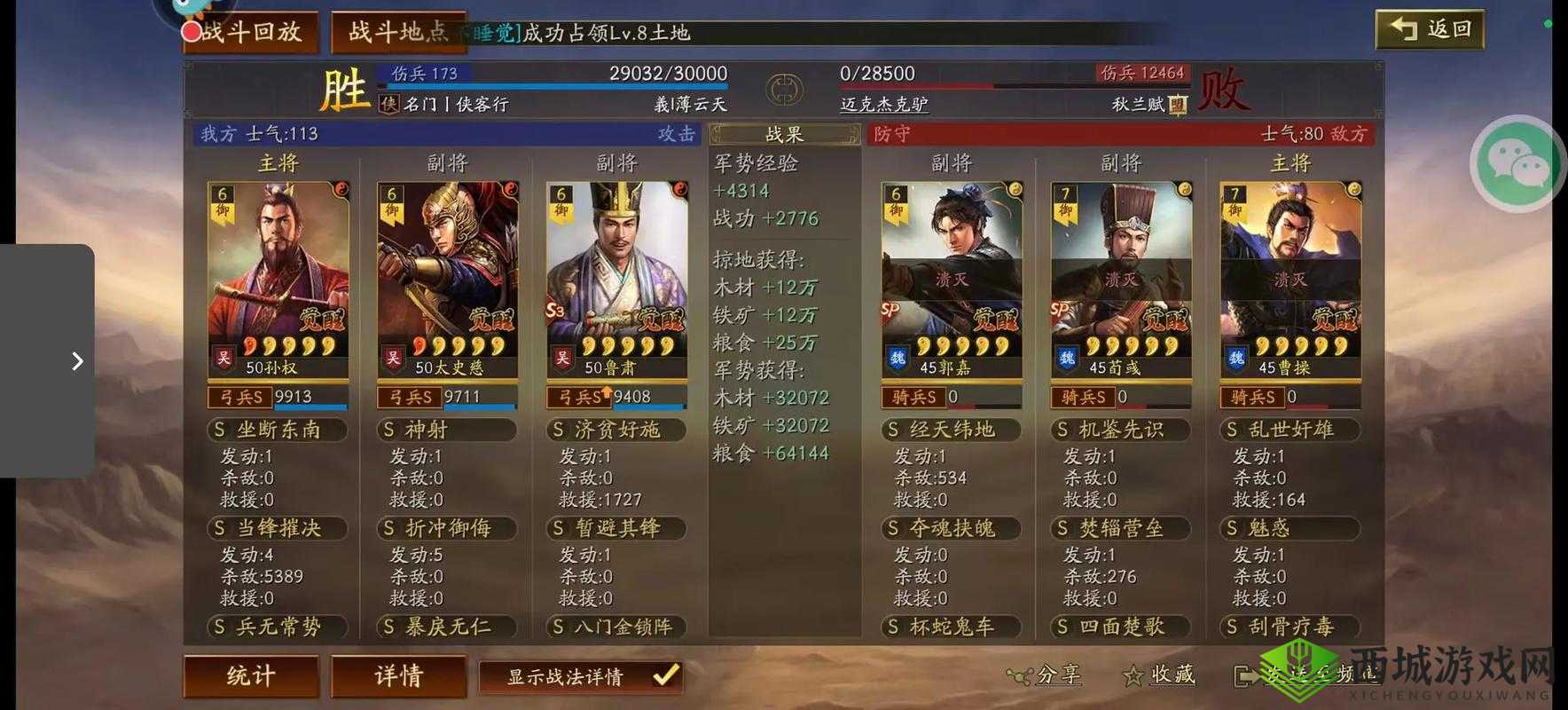Click the 发送至频道 send-to-channel icon
1568x710 pixels.
tap(1246, 675)
